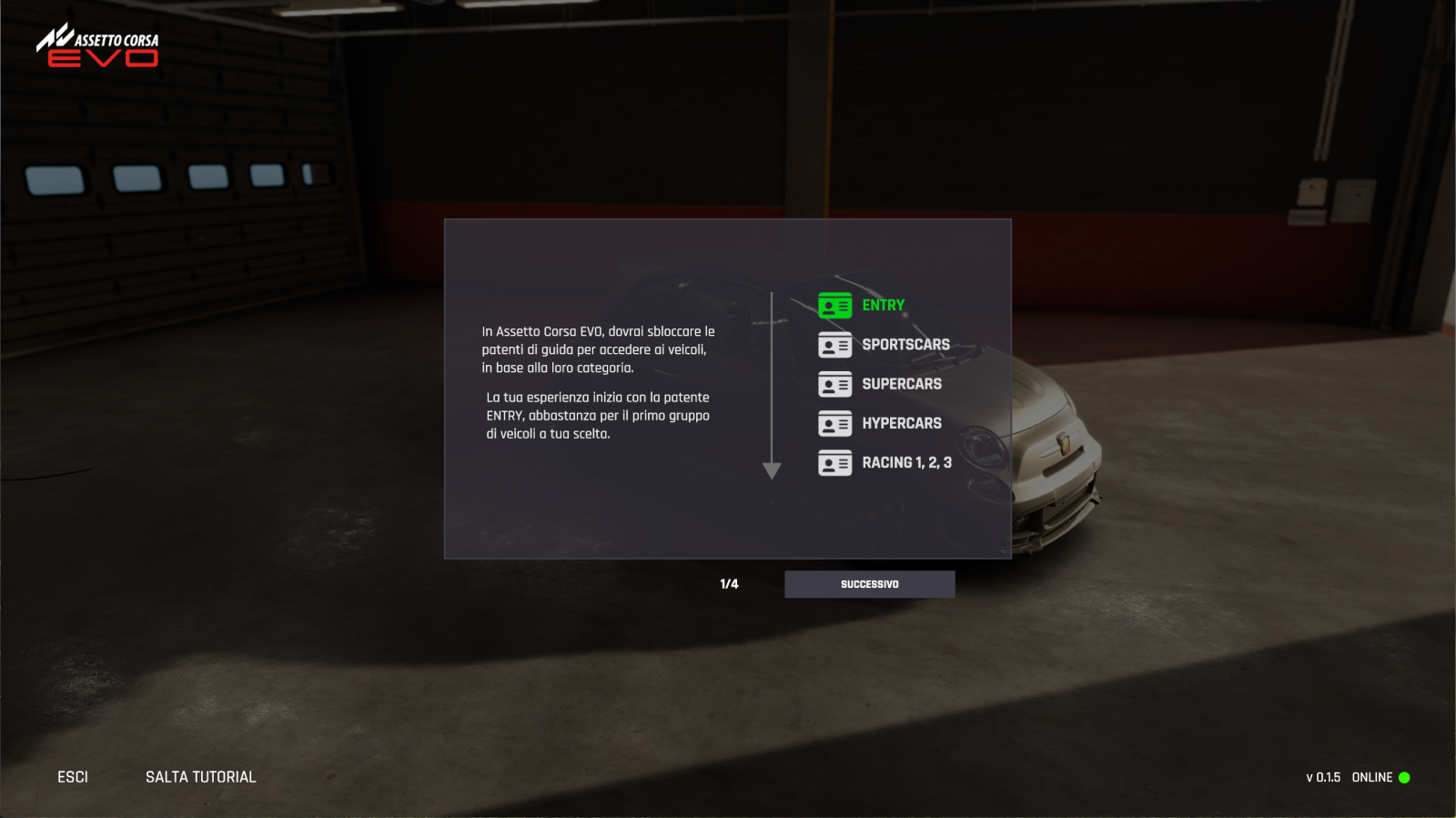Exit using the ESCI option
The width and height of the screenshot is (1456, 818).
tap(73, 777)
